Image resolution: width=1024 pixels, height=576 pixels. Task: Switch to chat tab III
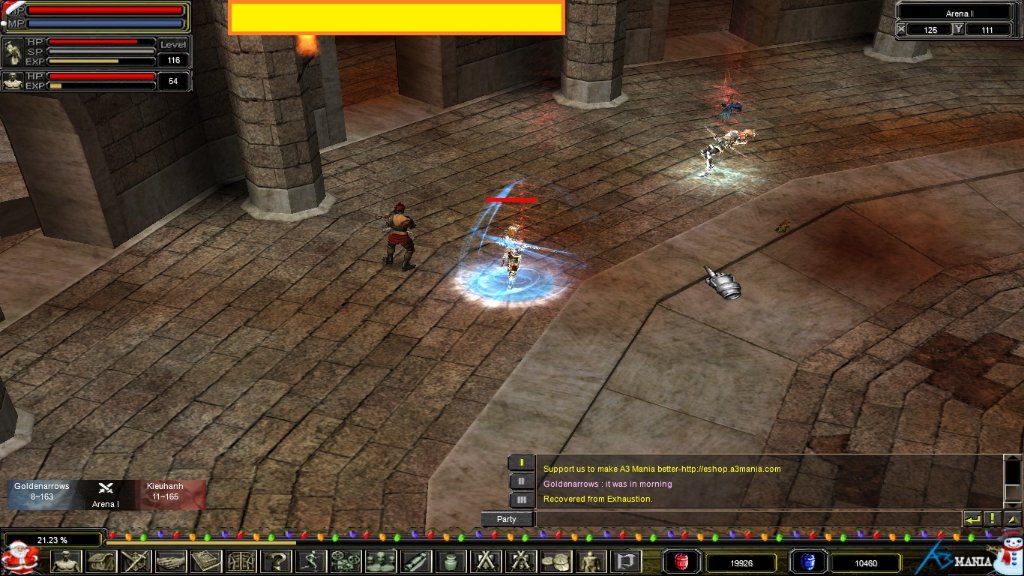click(x=522, y=499)
